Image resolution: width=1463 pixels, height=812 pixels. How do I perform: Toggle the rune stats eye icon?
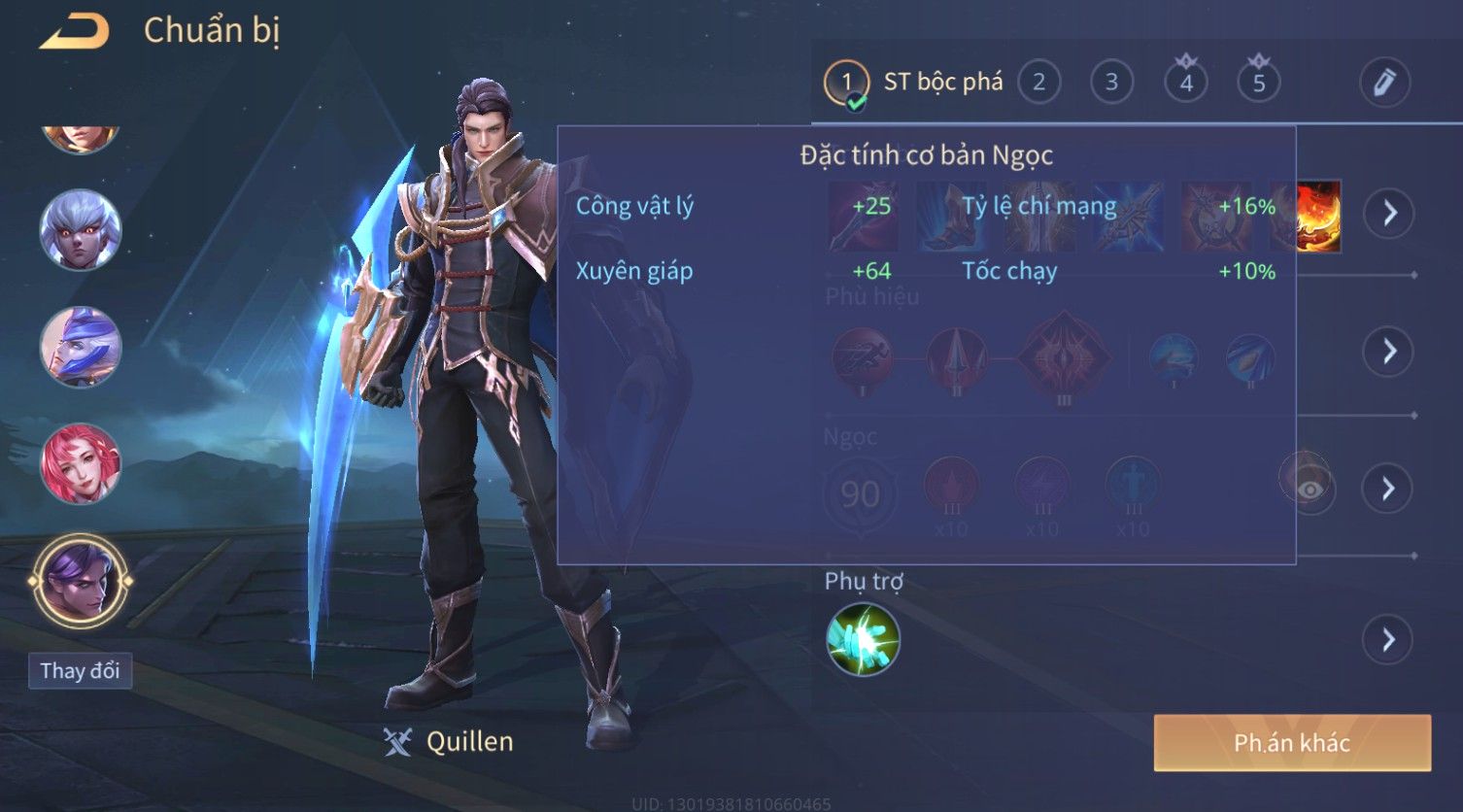click(1309, 489)
